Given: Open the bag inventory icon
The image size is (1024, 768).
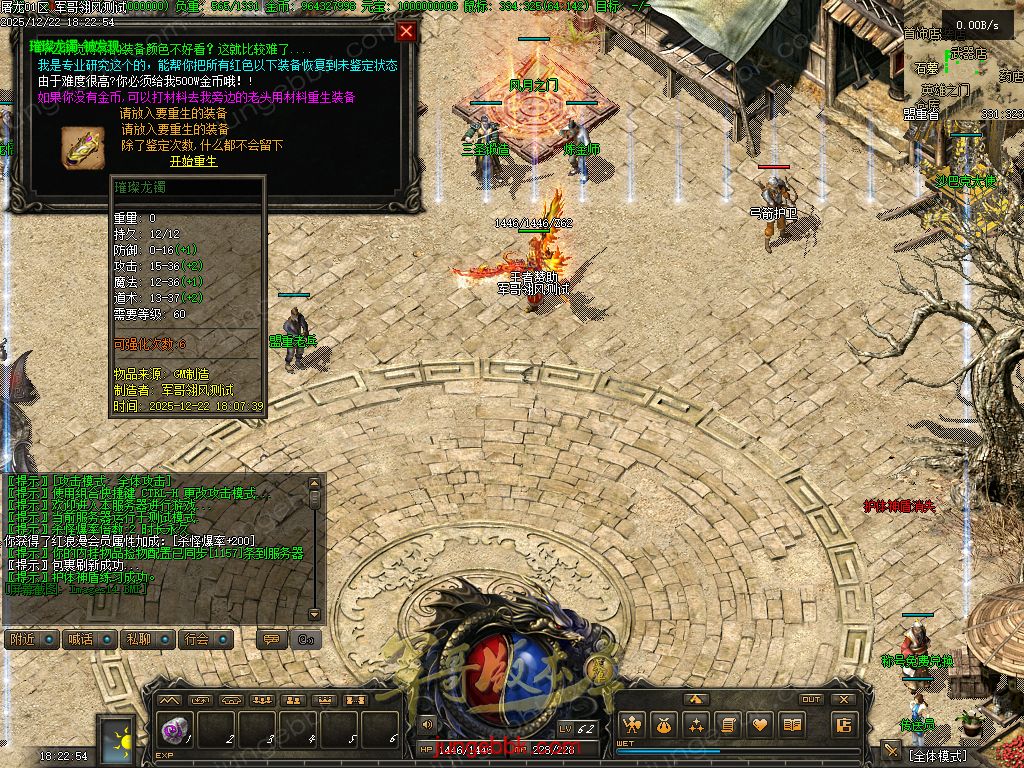Looking at the screenshot, I should [663, 725].
